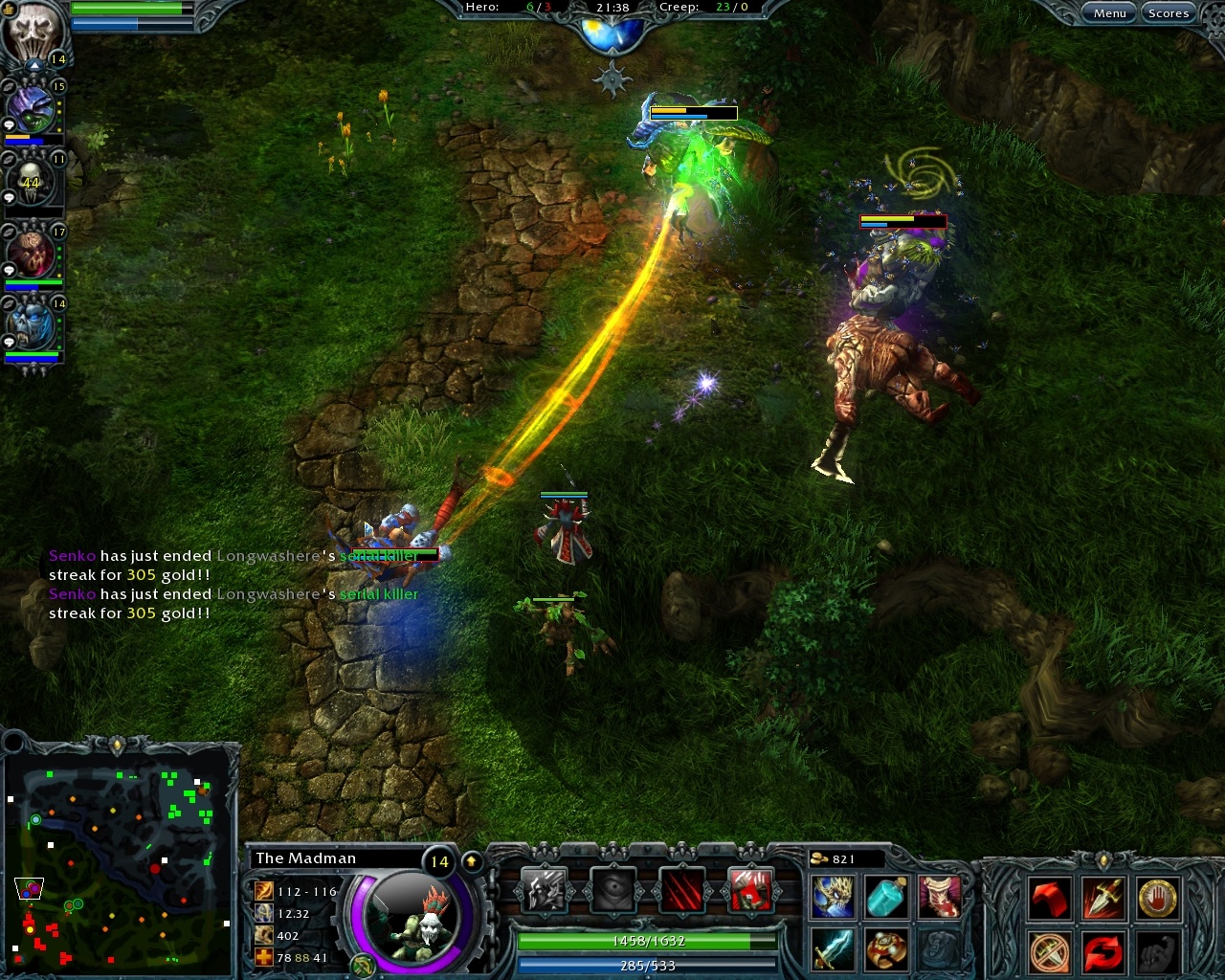Activate the Stalk eye ability
This screenshot has width=1225, height=980.
(615, 889)
